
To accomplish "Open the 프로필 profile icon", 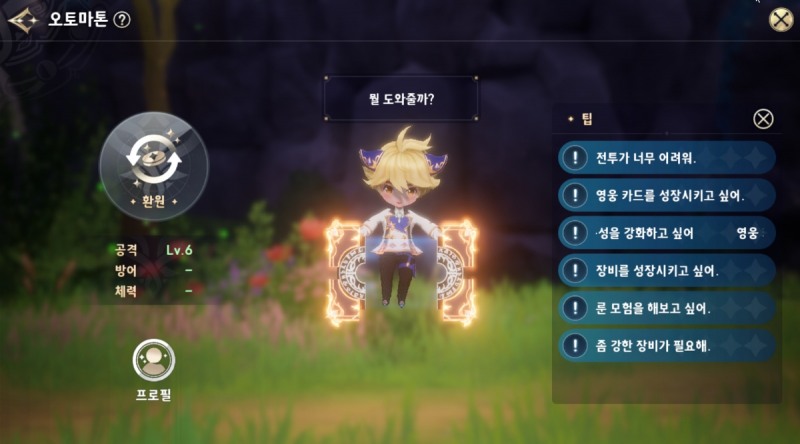I will tap(154, 361).
